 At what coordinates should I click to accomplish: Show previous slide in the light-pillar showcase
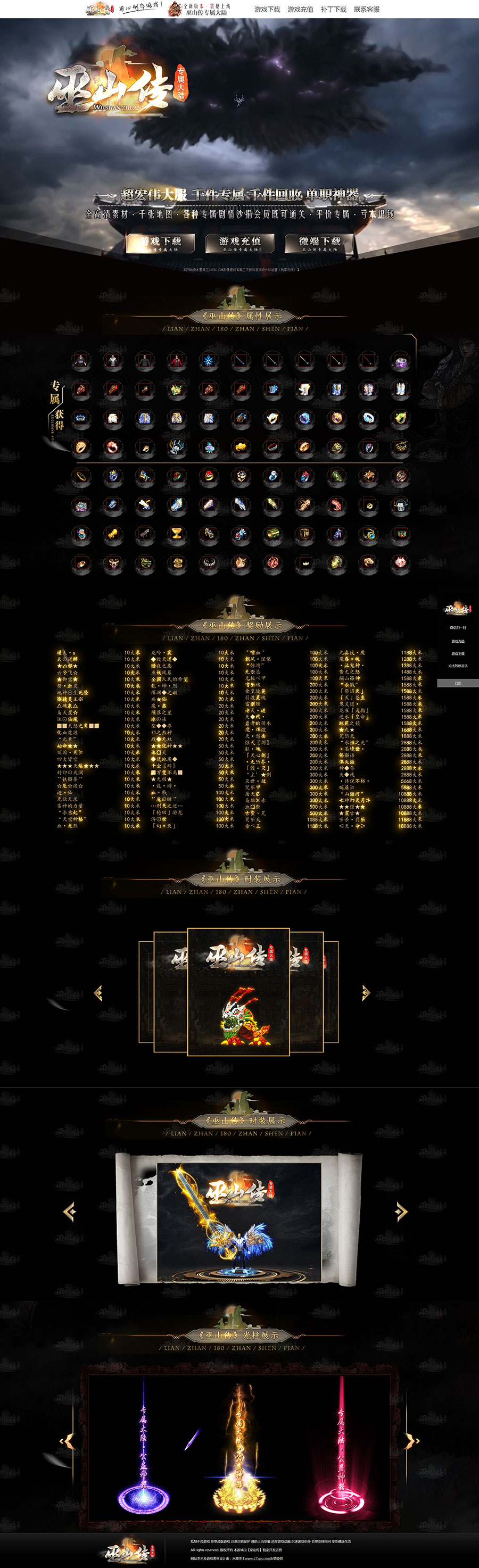click(x=67, y=1441)
